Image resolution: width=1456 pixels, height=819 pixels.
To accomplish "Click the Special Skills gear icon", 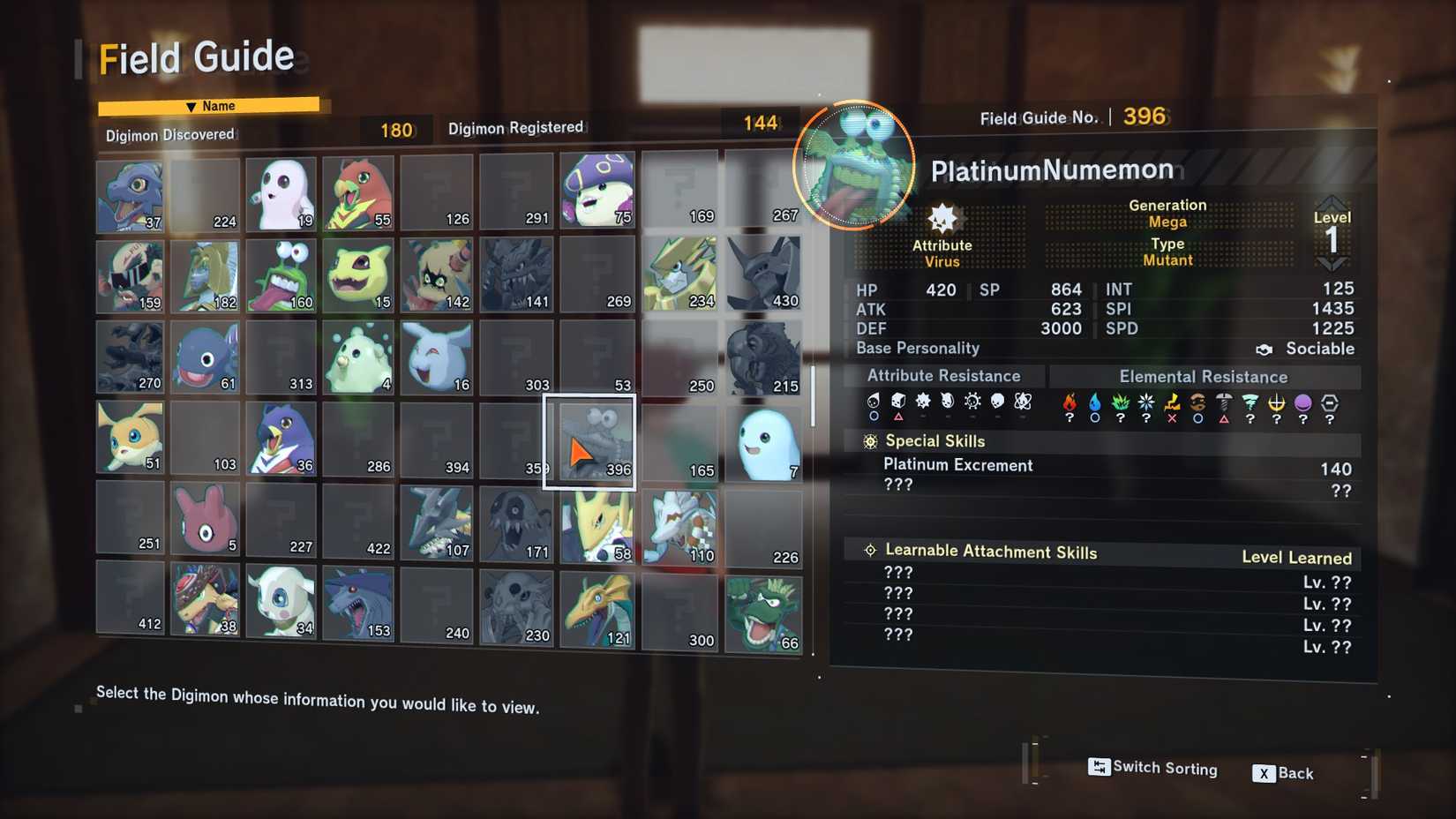I will (869, 440).
